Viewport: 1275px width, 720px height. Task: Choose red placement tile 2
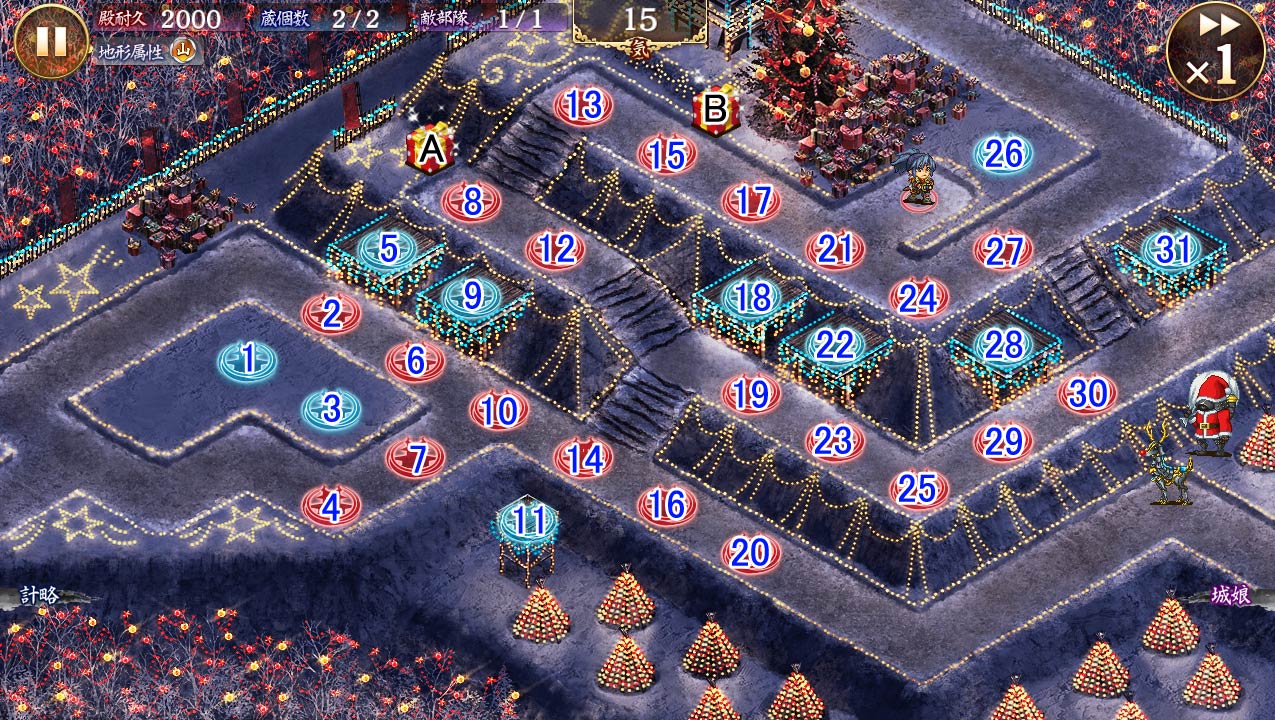click(332, 313)
